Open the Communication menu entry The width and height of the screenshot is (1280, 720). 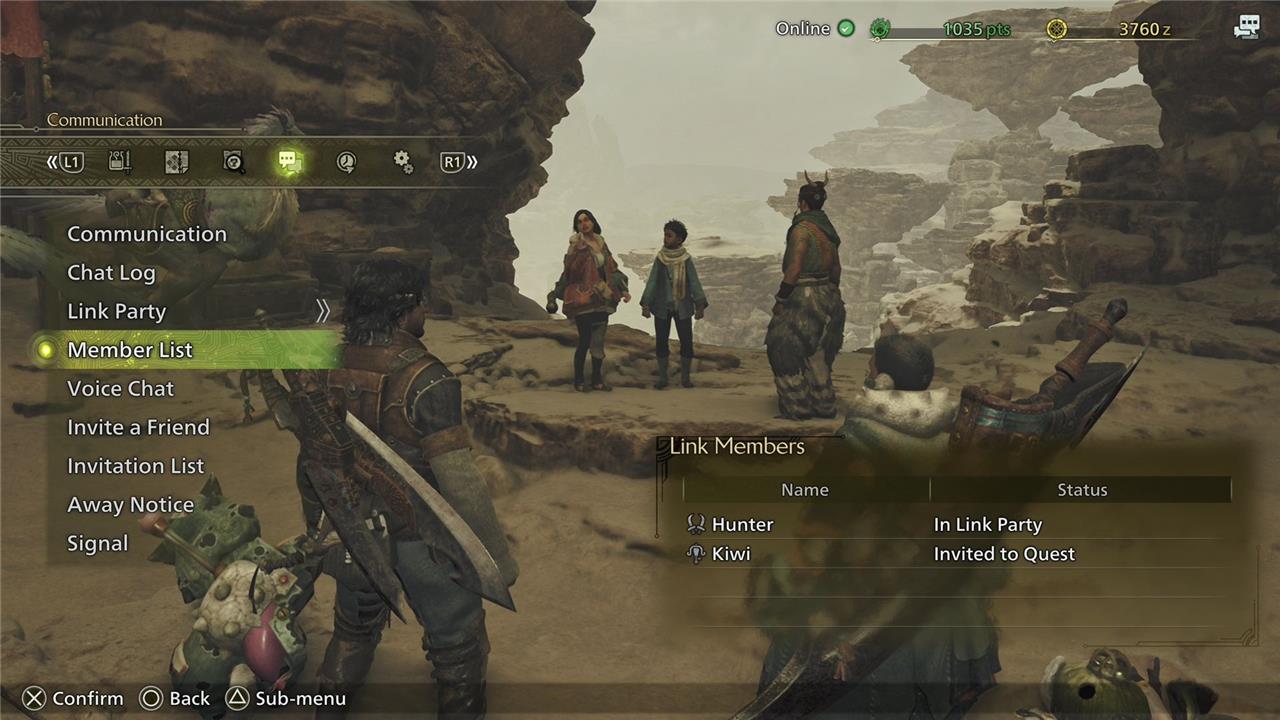pyautogui.click(x=146, y=234)
